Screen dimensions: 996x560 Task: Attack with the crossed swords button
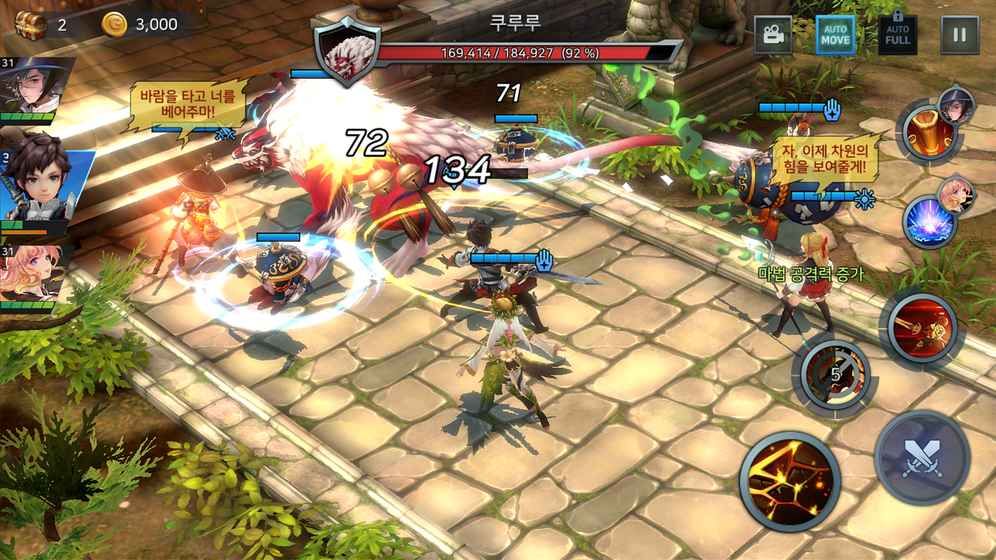[x=921, y=457]
